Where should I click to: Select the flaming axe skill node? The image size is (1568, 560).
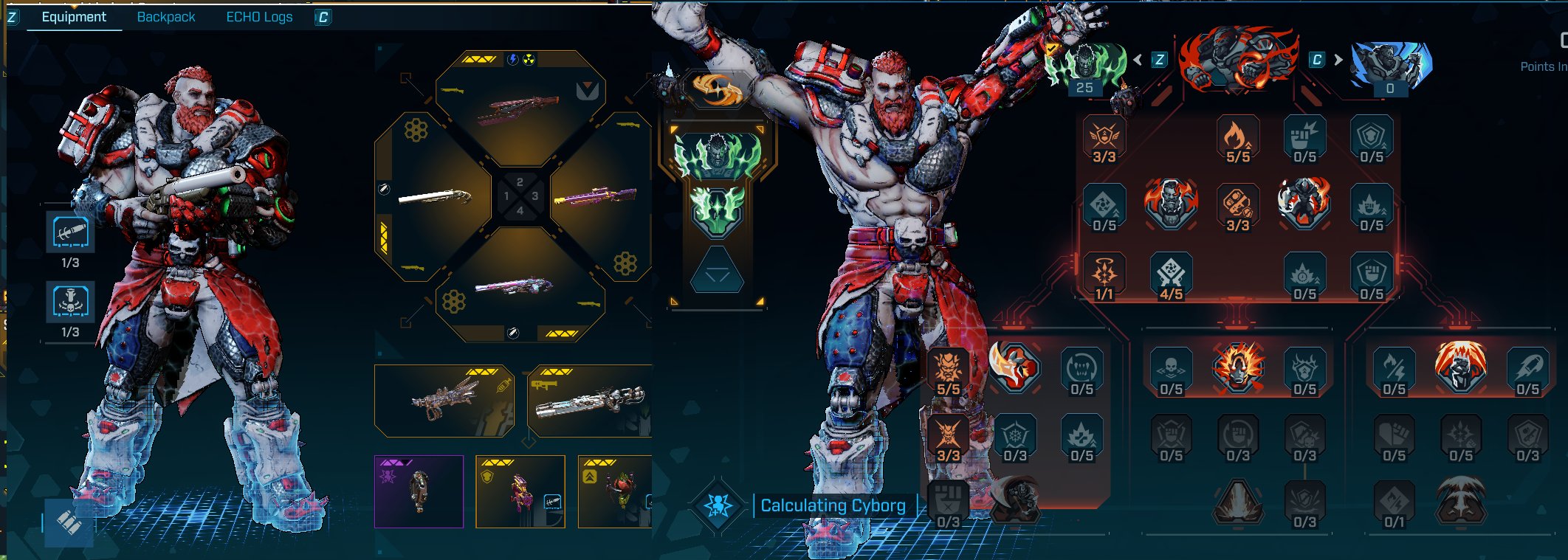click(1014, 367)
